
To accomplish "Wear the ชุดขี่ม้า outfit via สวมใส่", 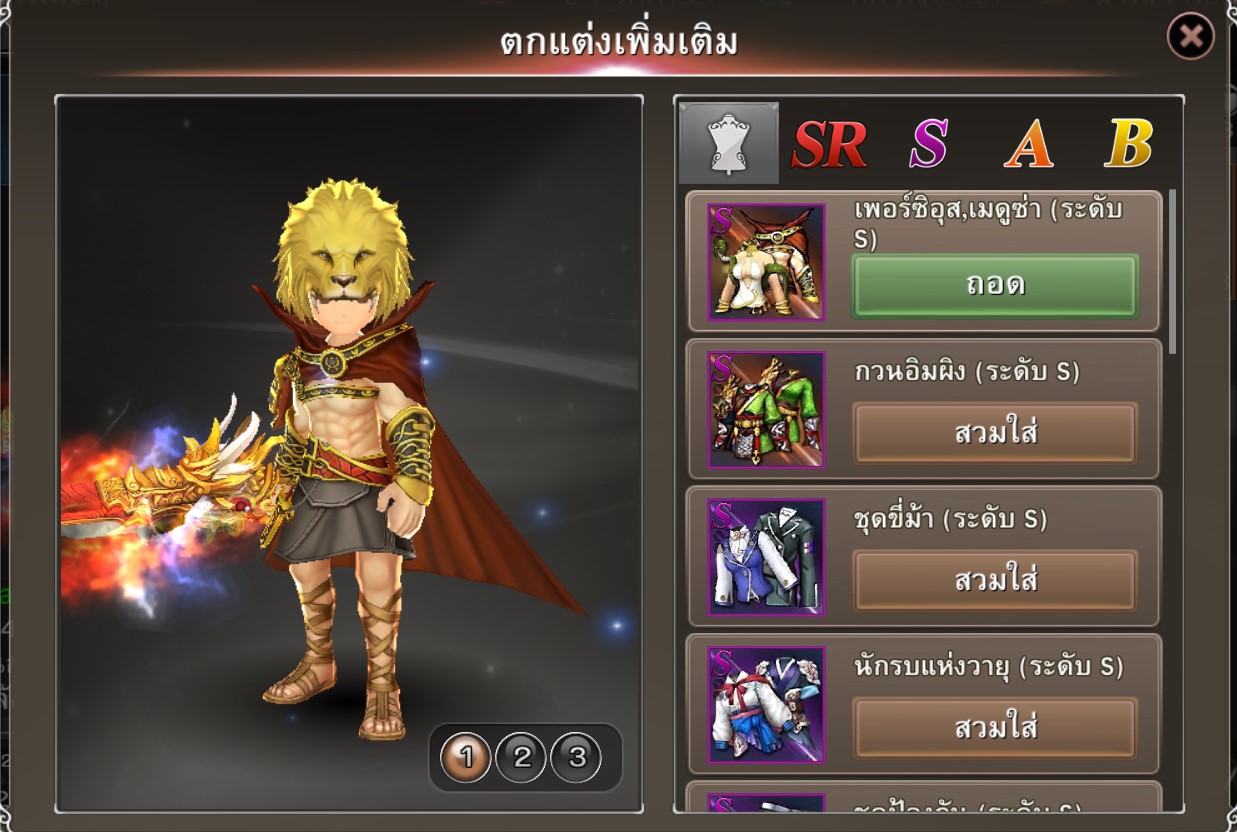I will pyautogui.click(x=995, y=580).
